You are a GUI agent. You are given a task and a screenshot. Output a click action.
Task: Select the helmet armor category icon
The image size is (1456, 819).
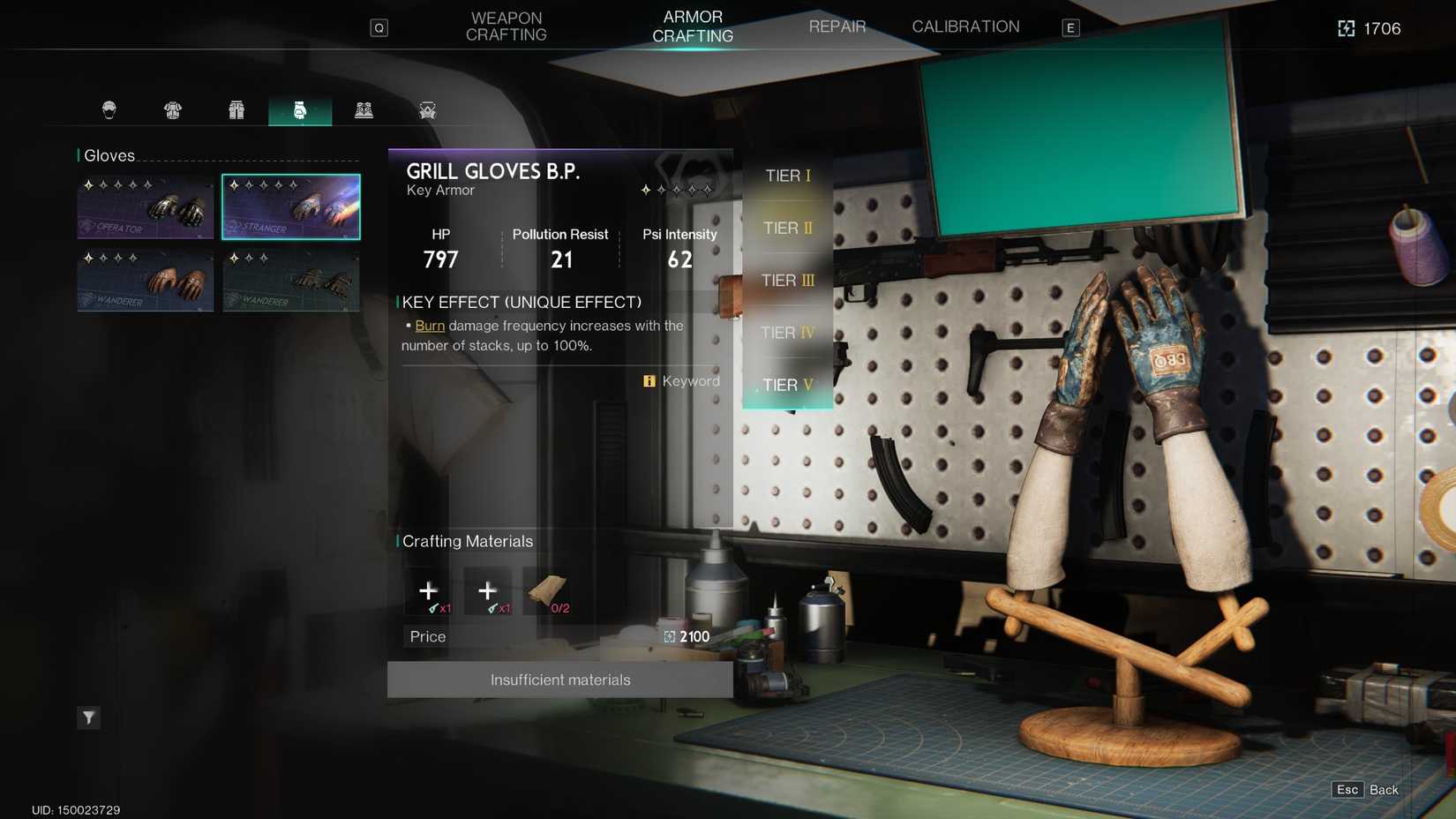point(109,109)
